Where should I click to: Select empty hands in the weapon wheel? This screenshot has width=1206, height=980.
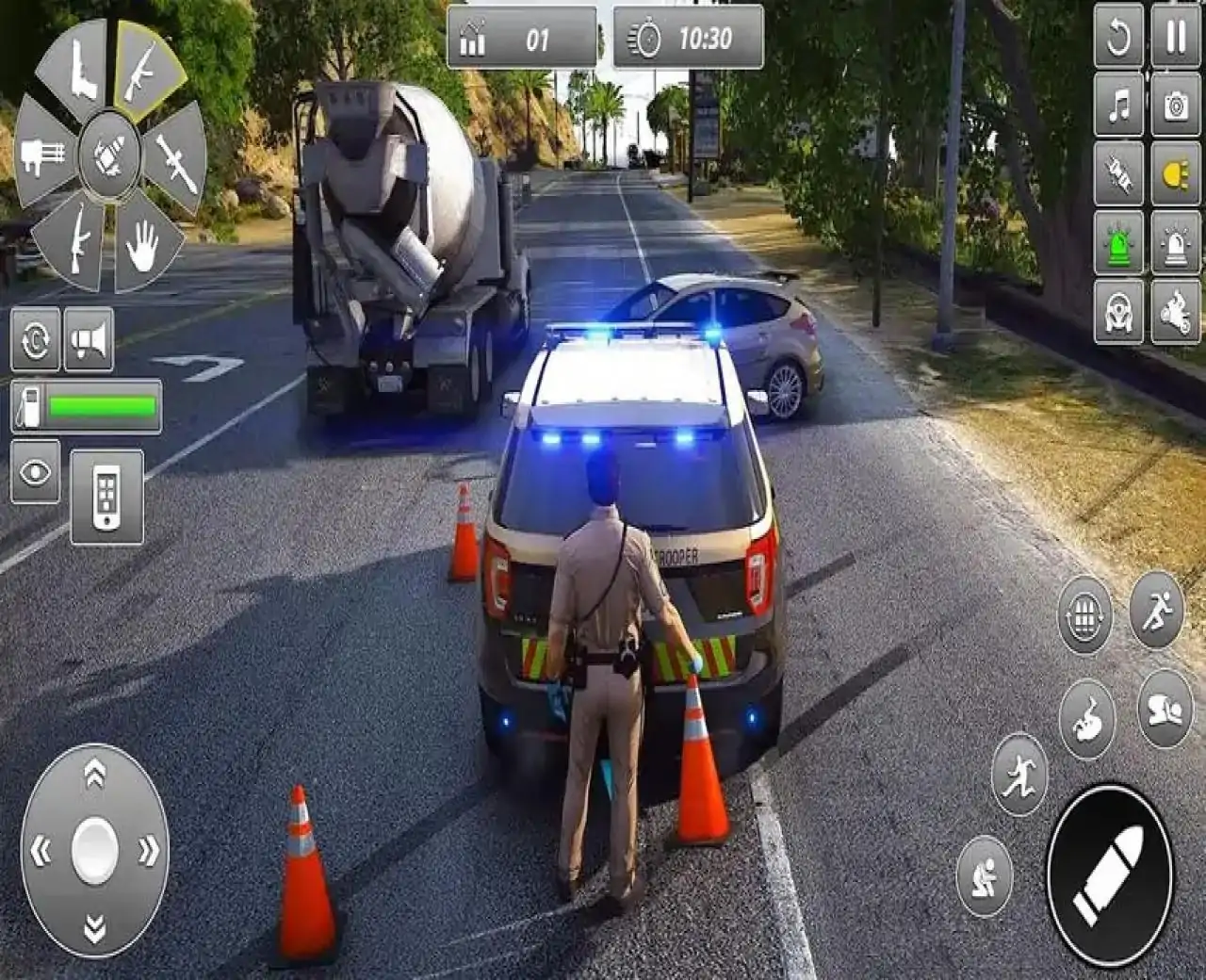coord(143,243)
